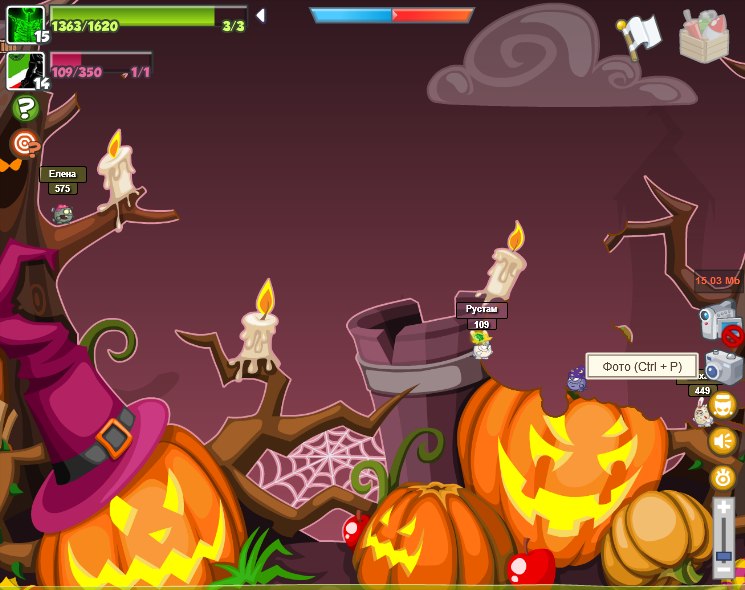The image size is (745, 590).
Task: Click the blue zoom slider handle
Action: tap(723, 554)
